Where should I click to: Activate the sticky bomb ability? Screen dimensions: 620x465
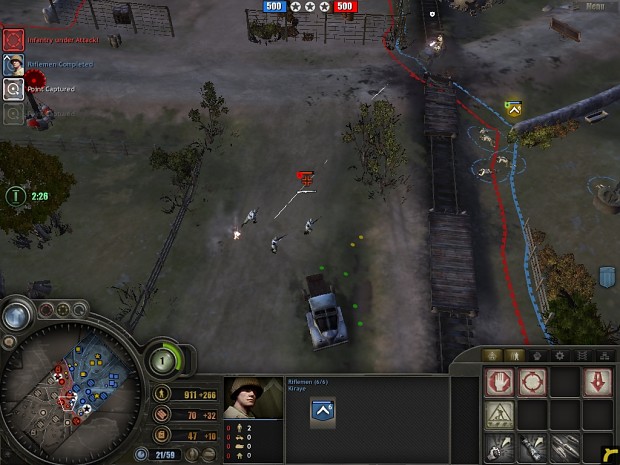[x=532, y=447]
